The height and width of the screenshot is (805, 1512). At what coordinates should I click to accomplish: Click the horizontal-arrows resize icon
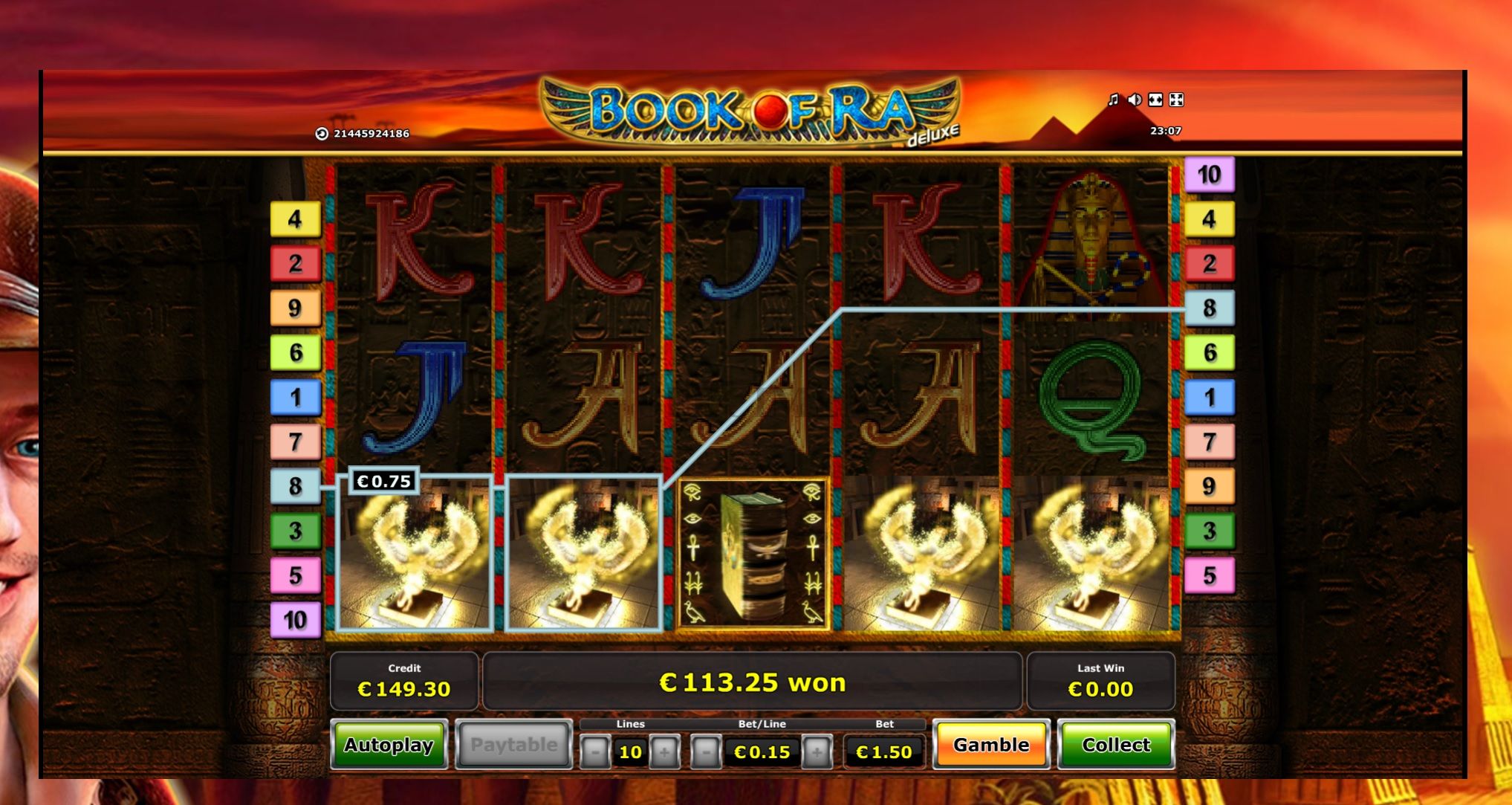point(1155,100)
